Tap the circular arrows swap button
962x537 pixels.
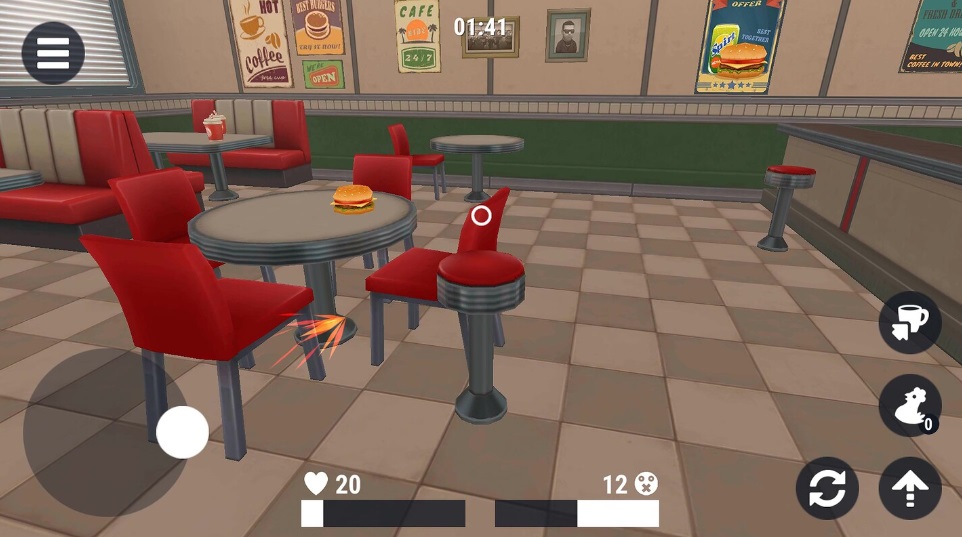pos(827,489)
